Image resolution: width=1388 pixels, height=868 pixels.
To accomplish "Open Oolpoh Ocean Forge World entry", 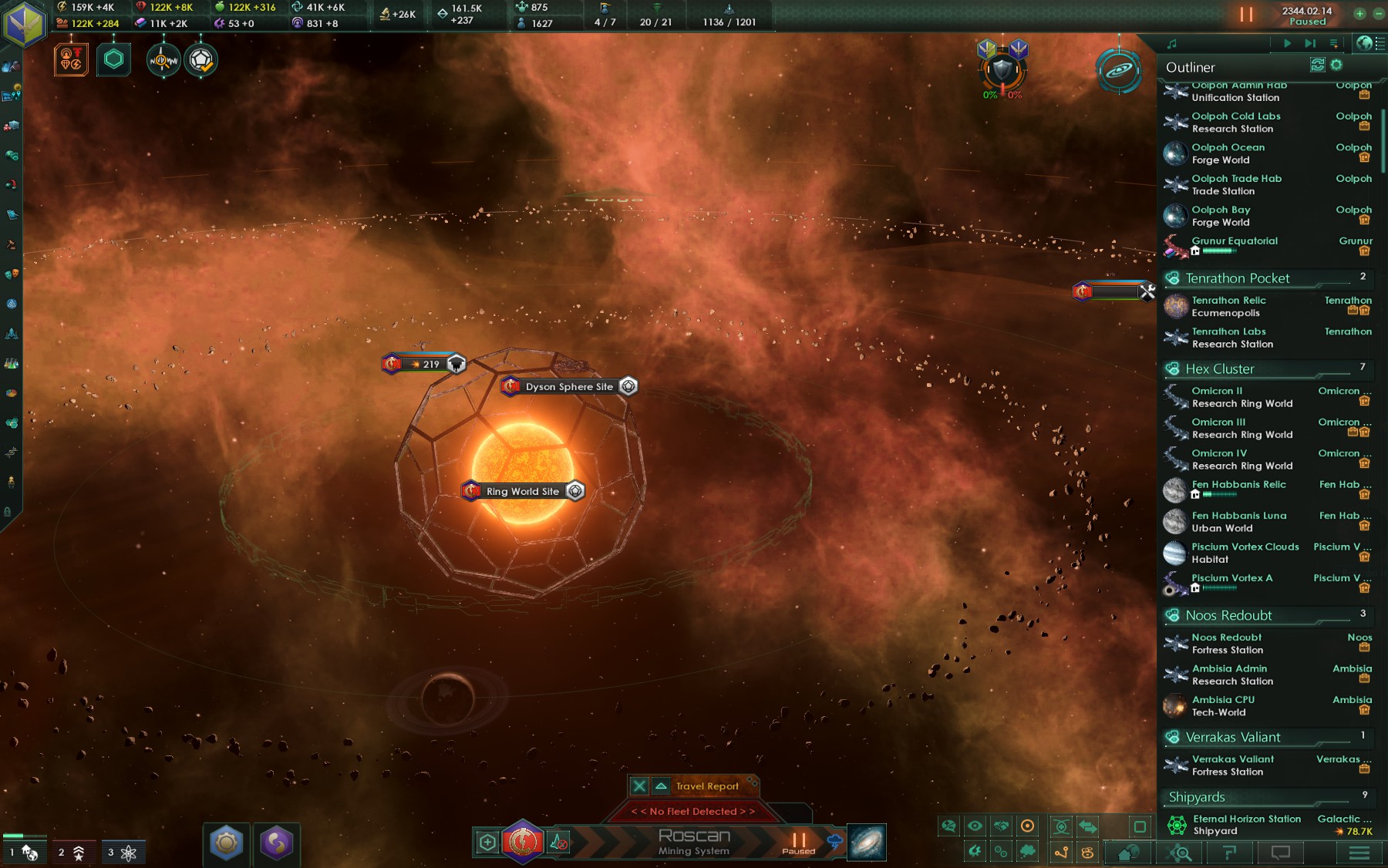I will tap(1228, 153).
